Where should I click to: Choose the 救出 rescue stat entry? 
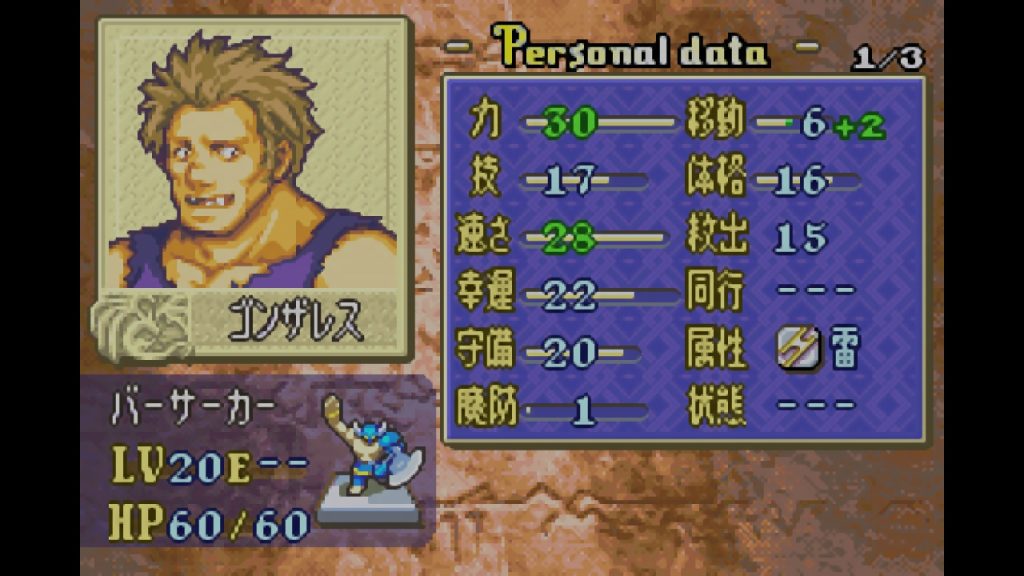point(771,237)
